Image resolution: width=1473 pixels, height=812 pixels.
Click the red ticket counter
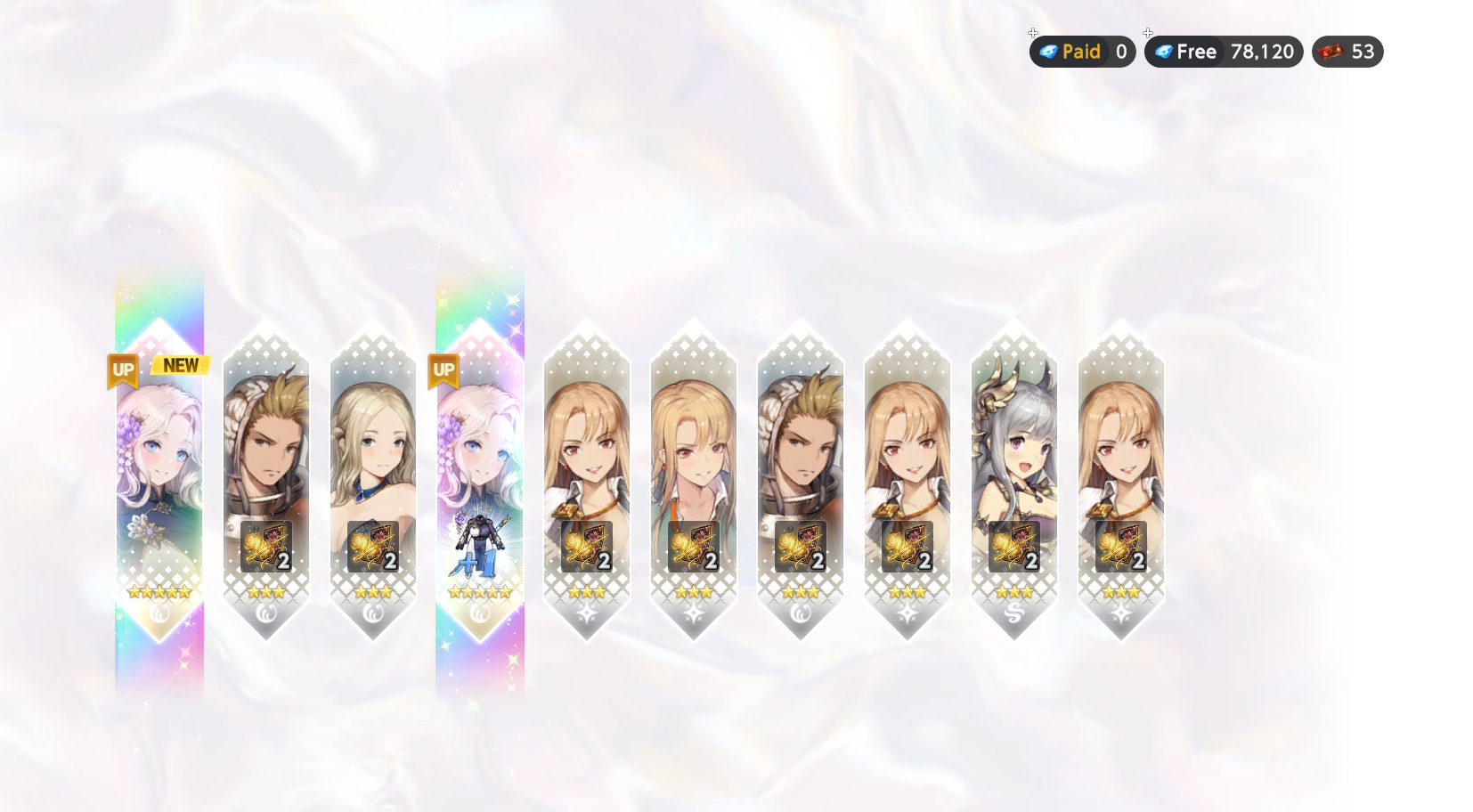pos(1347,52)
